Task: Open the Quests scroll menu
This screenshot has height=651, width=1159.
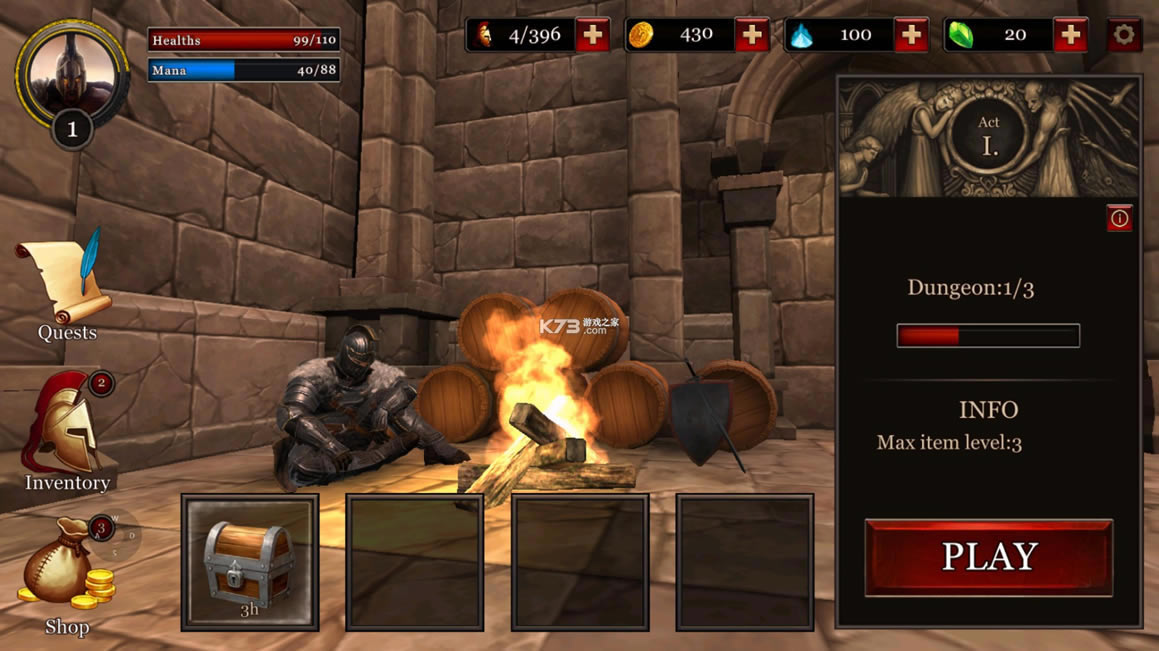Action: pos(65,284)
